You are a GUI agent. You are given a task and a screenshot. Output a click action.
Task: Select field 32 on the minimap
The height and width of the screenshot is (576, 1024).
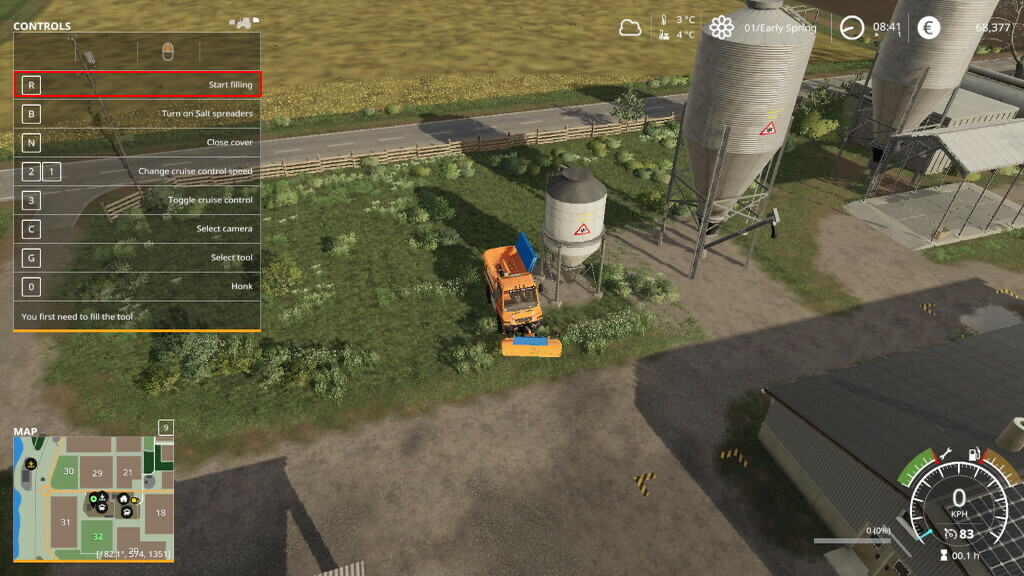[x=98, y=537]
